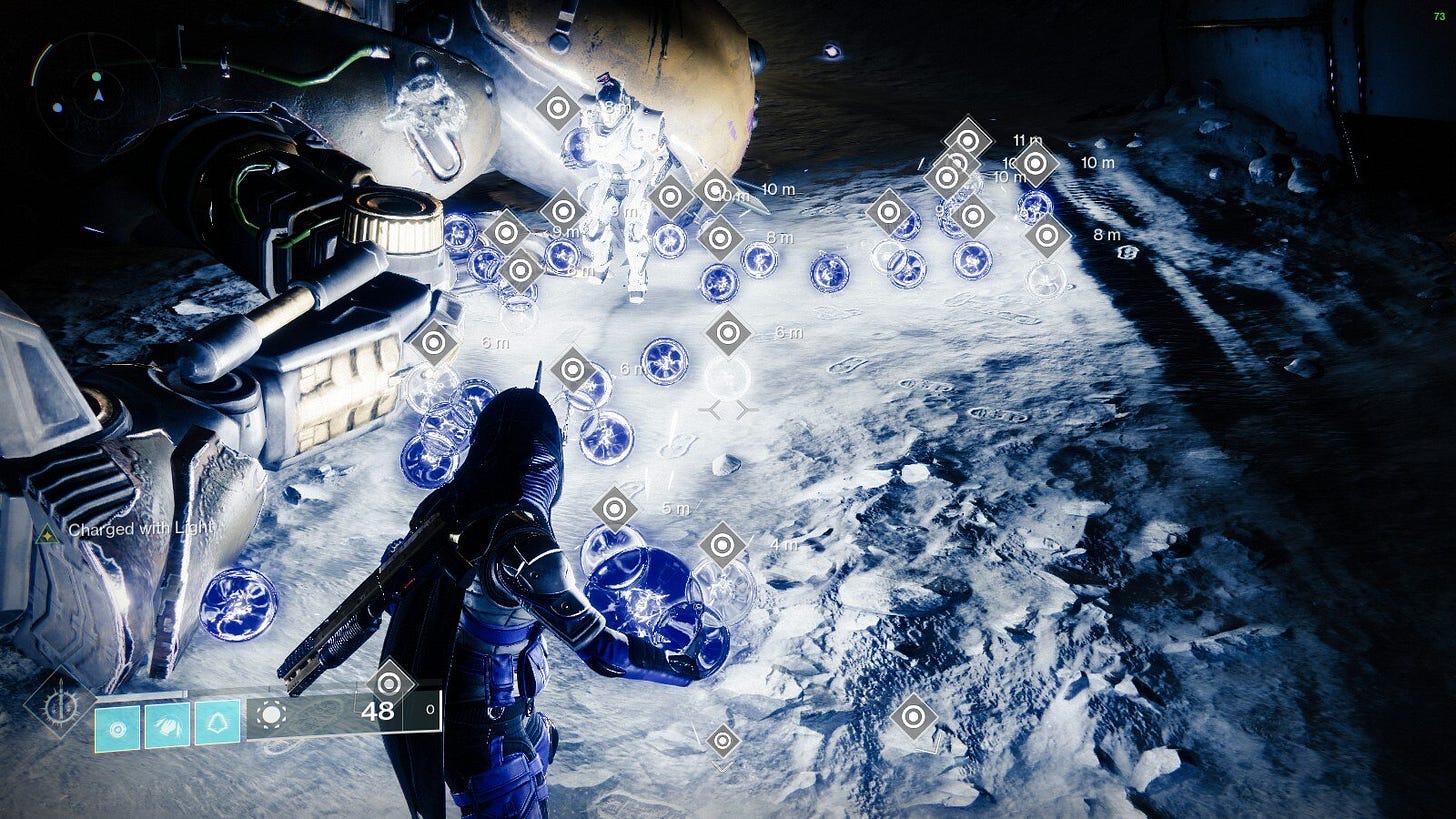The height and width of the screenshot is (819, 1456).
Task: Select the orb marker labeled 4 m
Action: (722, 545)
